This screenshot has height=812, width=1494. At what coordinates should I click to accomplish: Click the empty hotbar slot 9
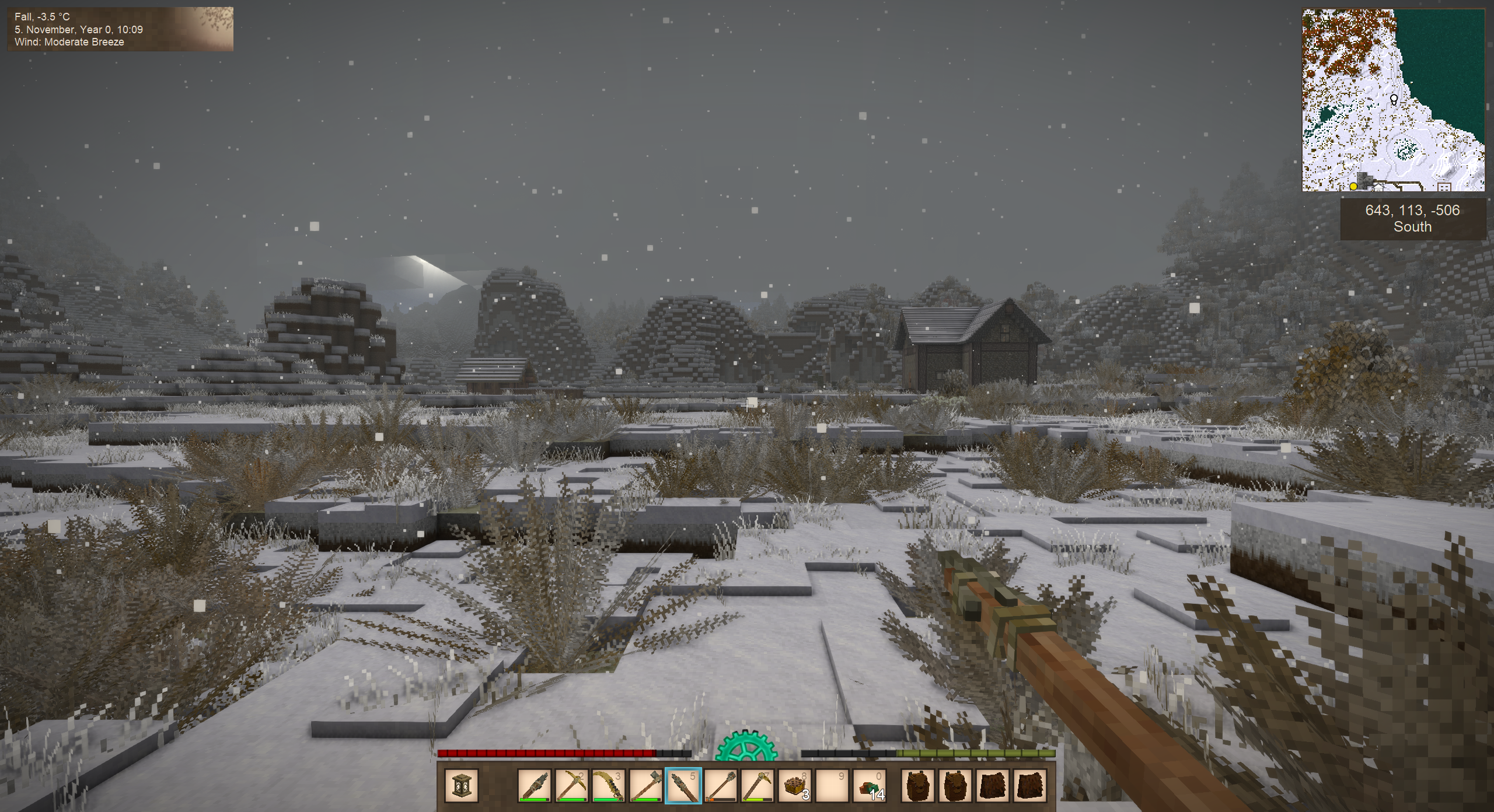[x=832, y=786]
